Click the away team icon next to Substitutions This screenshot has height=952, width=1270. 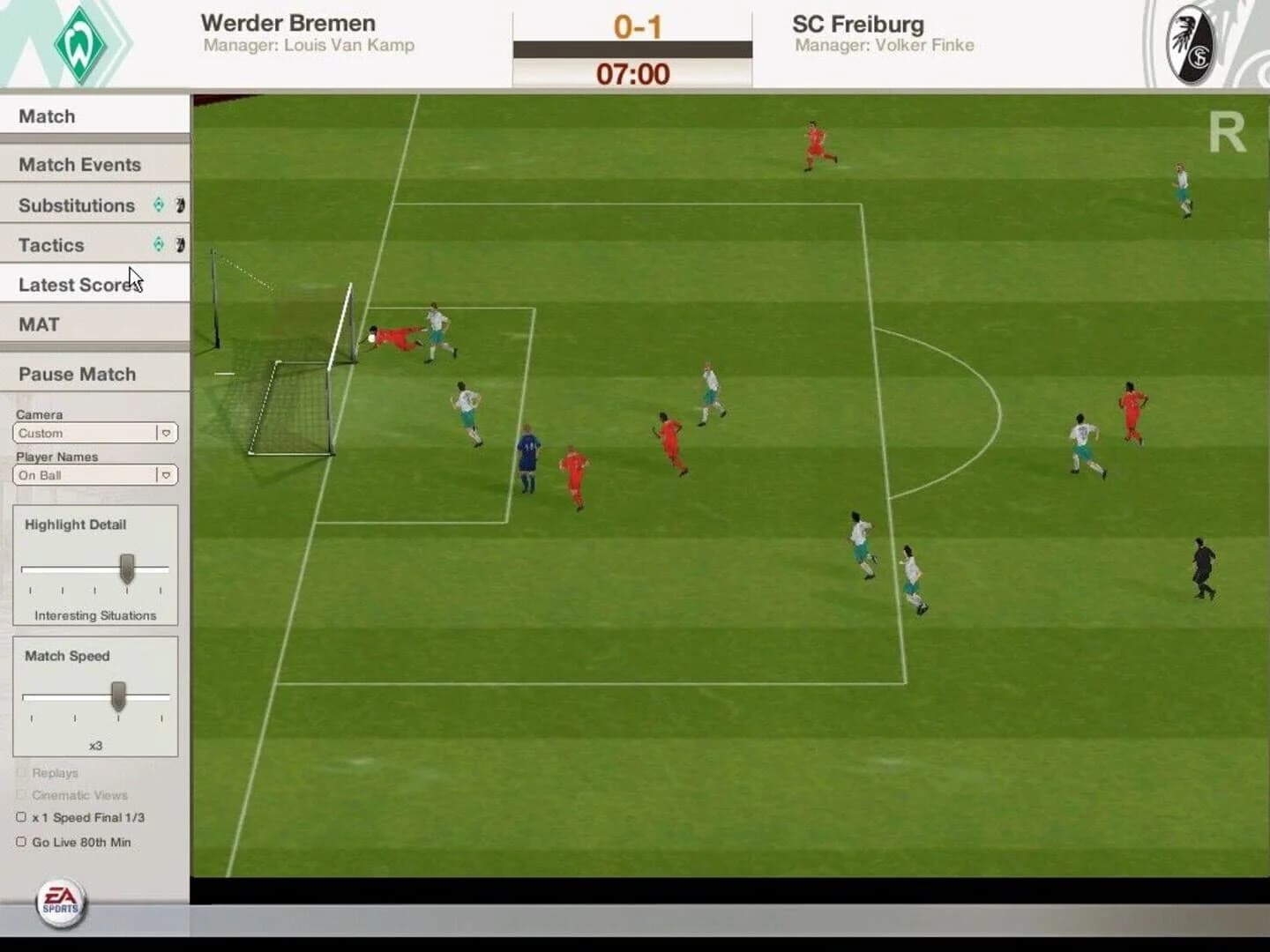click(x=180, y=205)
